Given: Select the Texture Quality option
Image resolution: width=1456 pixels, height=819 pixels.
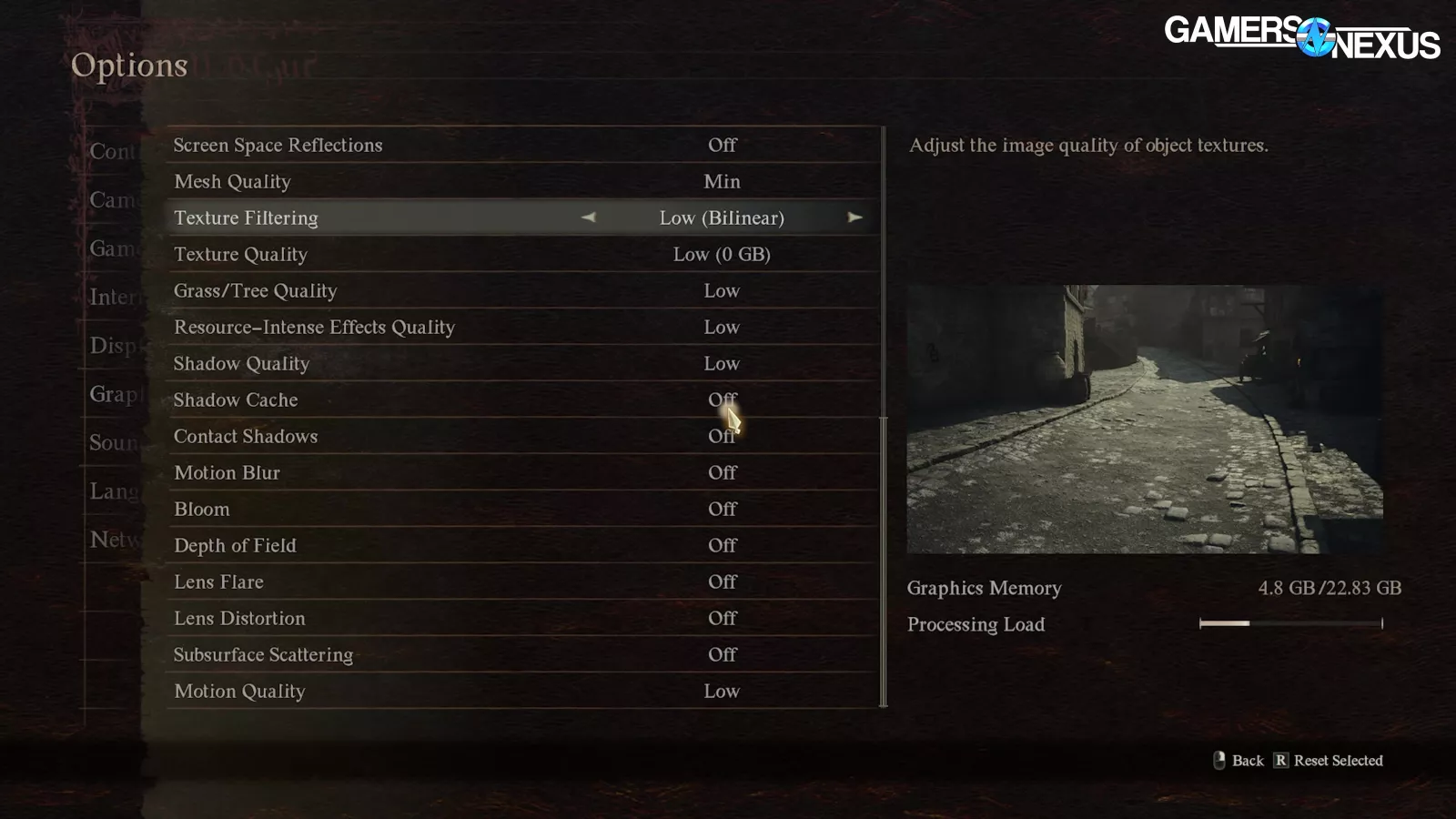Looking at the screenshot, I should pos(523,254).
